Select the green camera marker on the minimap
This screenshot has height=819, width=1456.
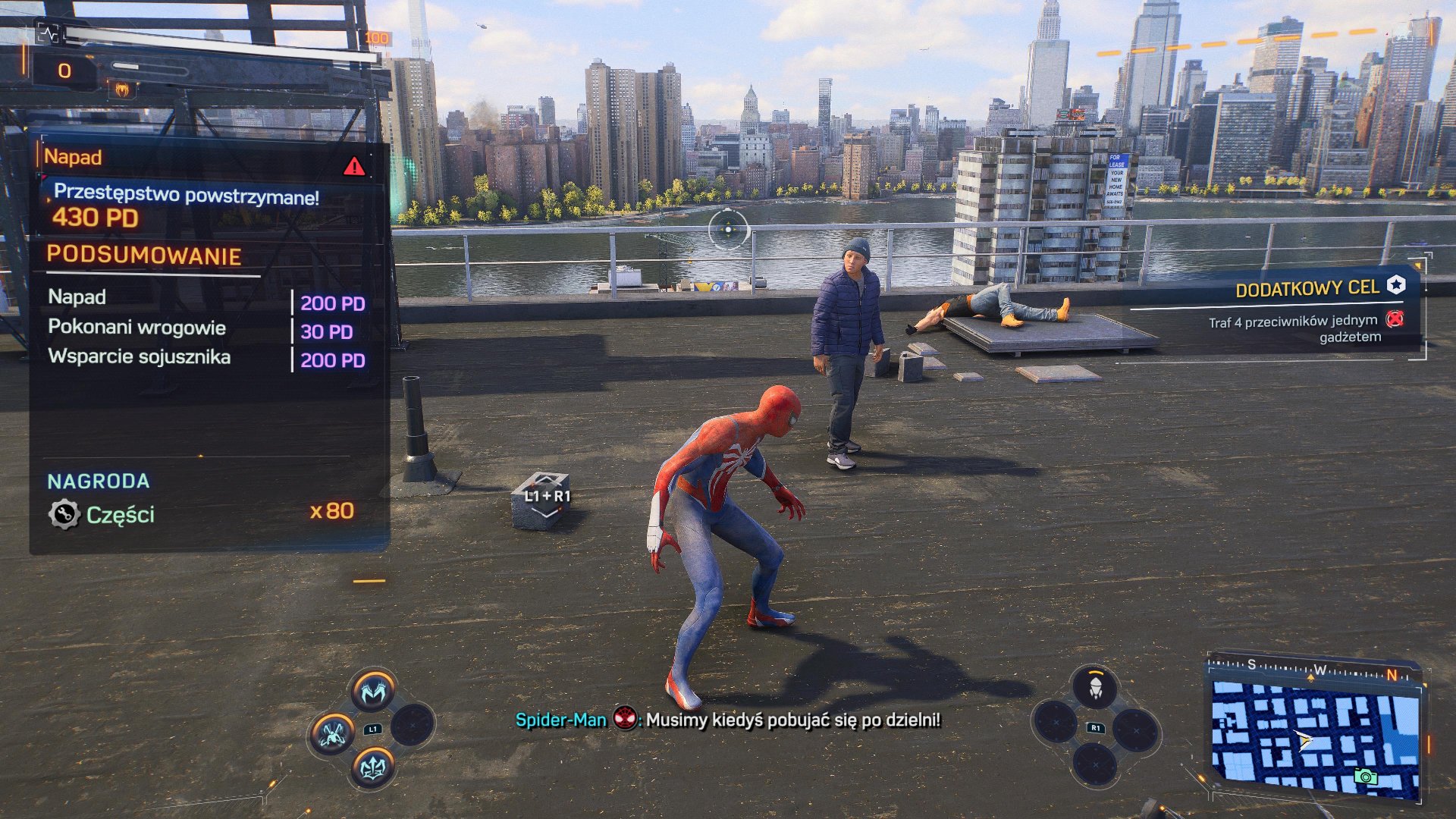[1365, 777]
